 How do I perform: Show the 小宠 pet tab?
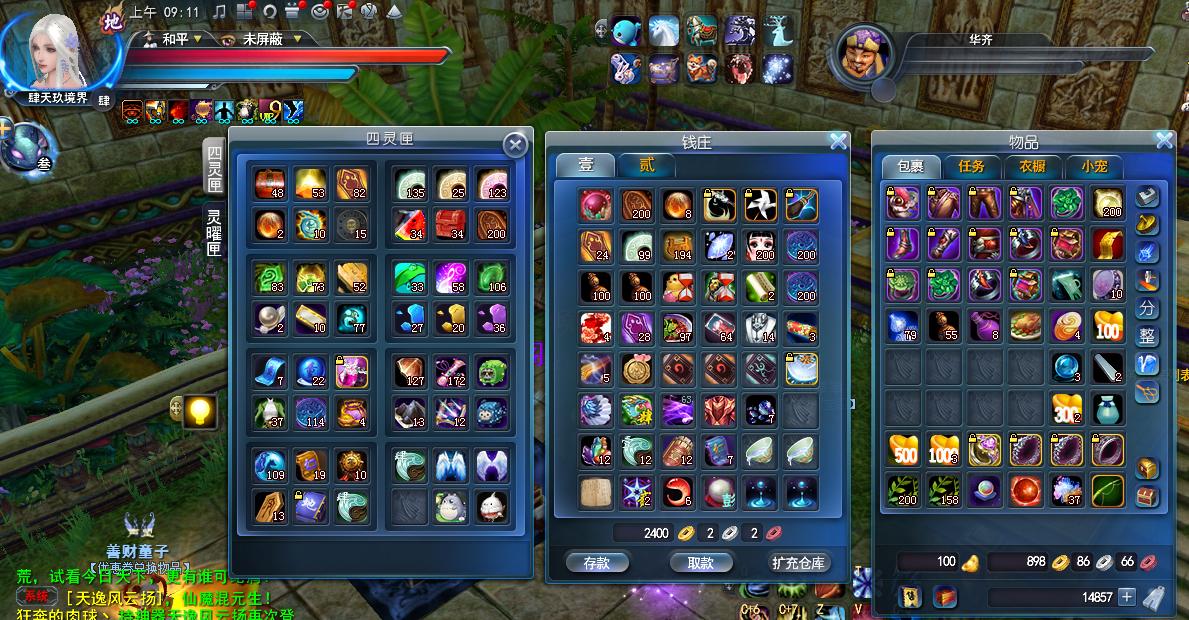click(1093, 167)
